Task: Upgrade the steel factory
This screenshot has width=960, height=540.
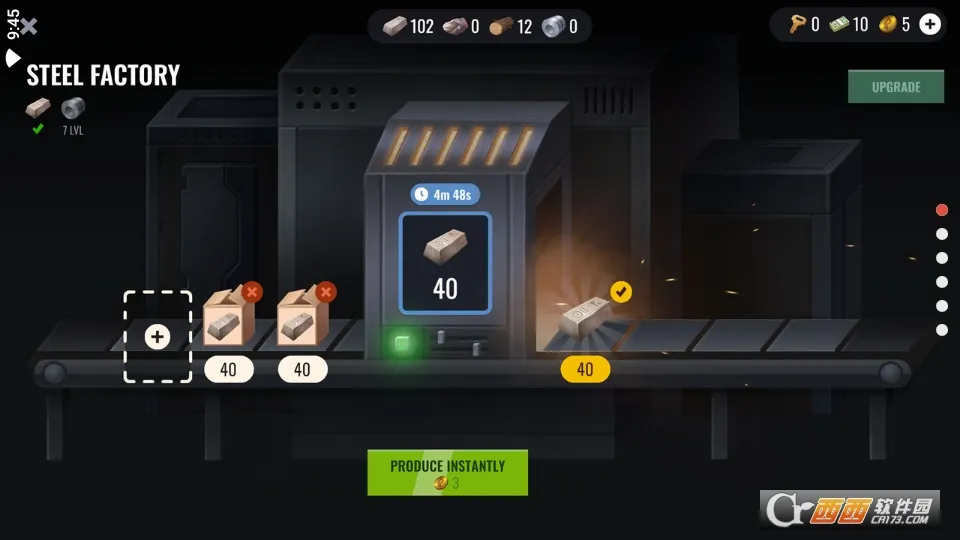Action: (895, 87)
